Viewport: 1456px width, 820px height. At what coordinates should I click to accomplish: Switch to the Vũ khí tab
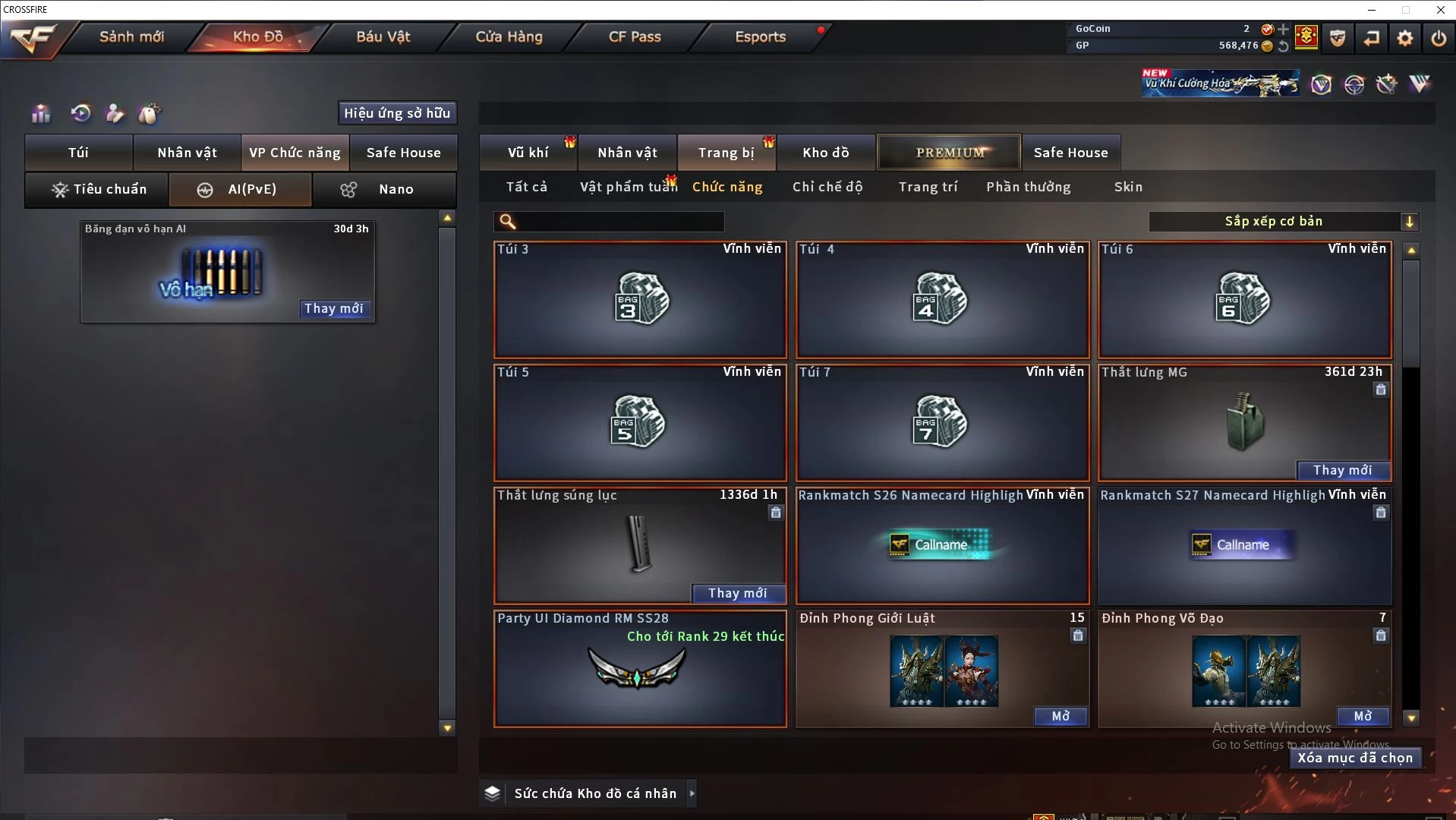tap(528, 153)
